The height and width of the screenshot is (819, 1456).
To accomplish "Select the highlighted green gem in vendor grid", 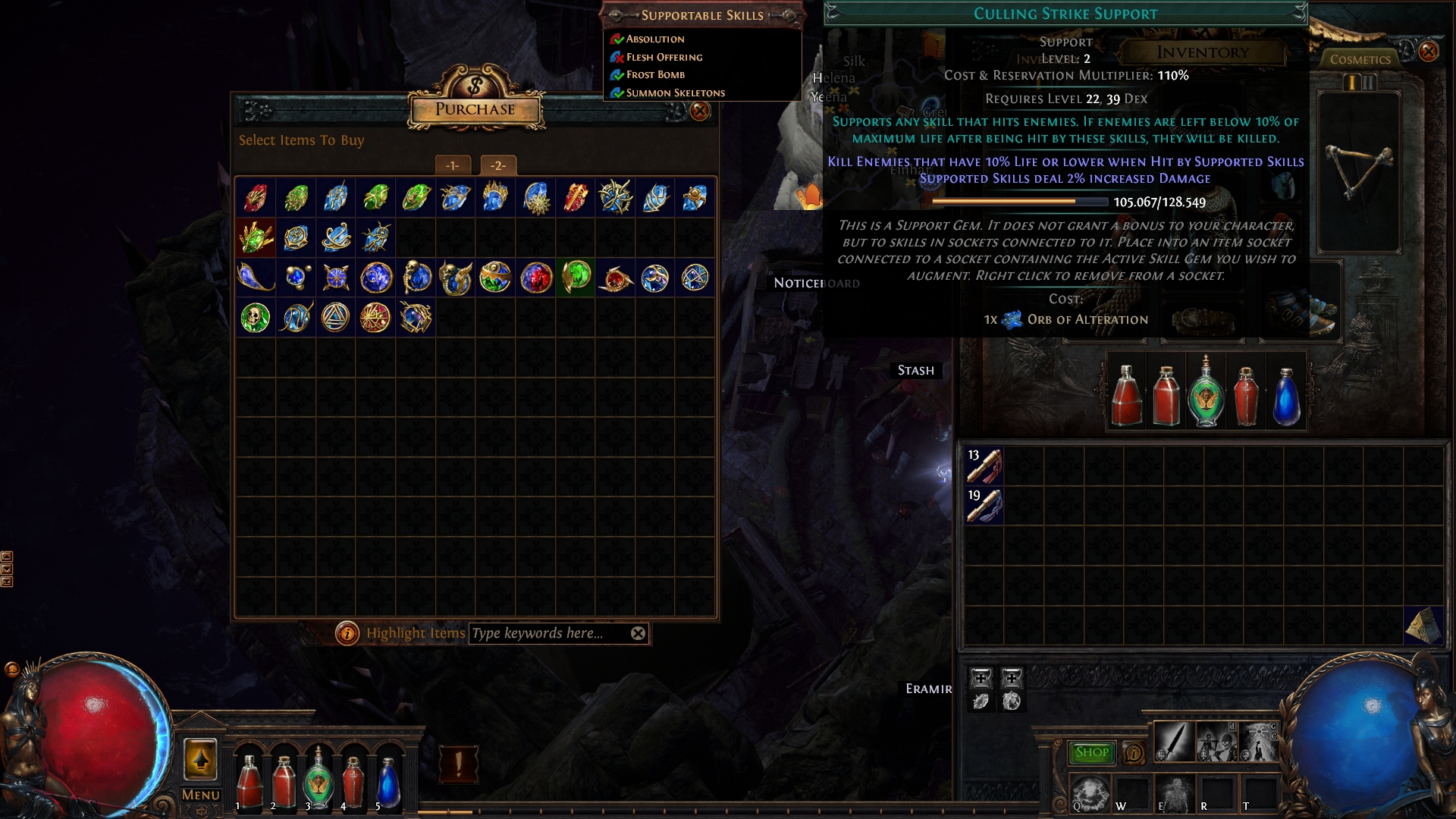I will click(x=576, y=277).
